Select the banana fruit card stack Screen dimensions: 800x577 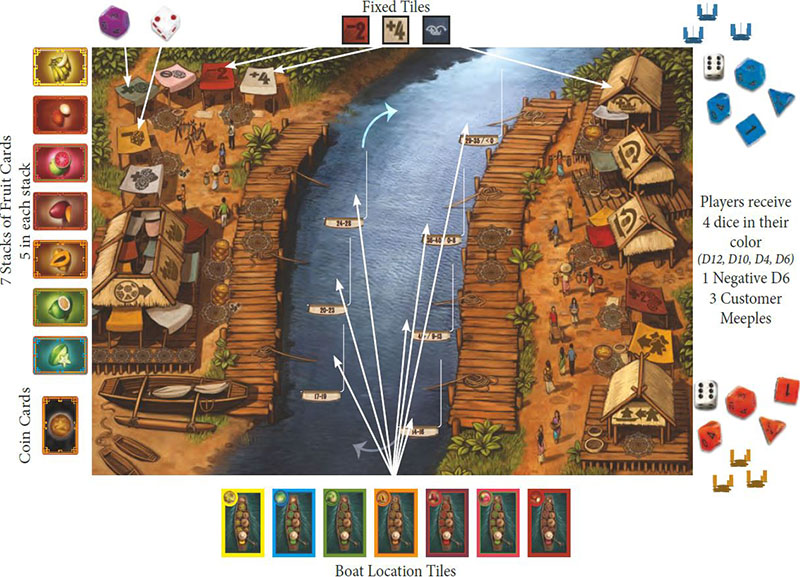point(53,66)
